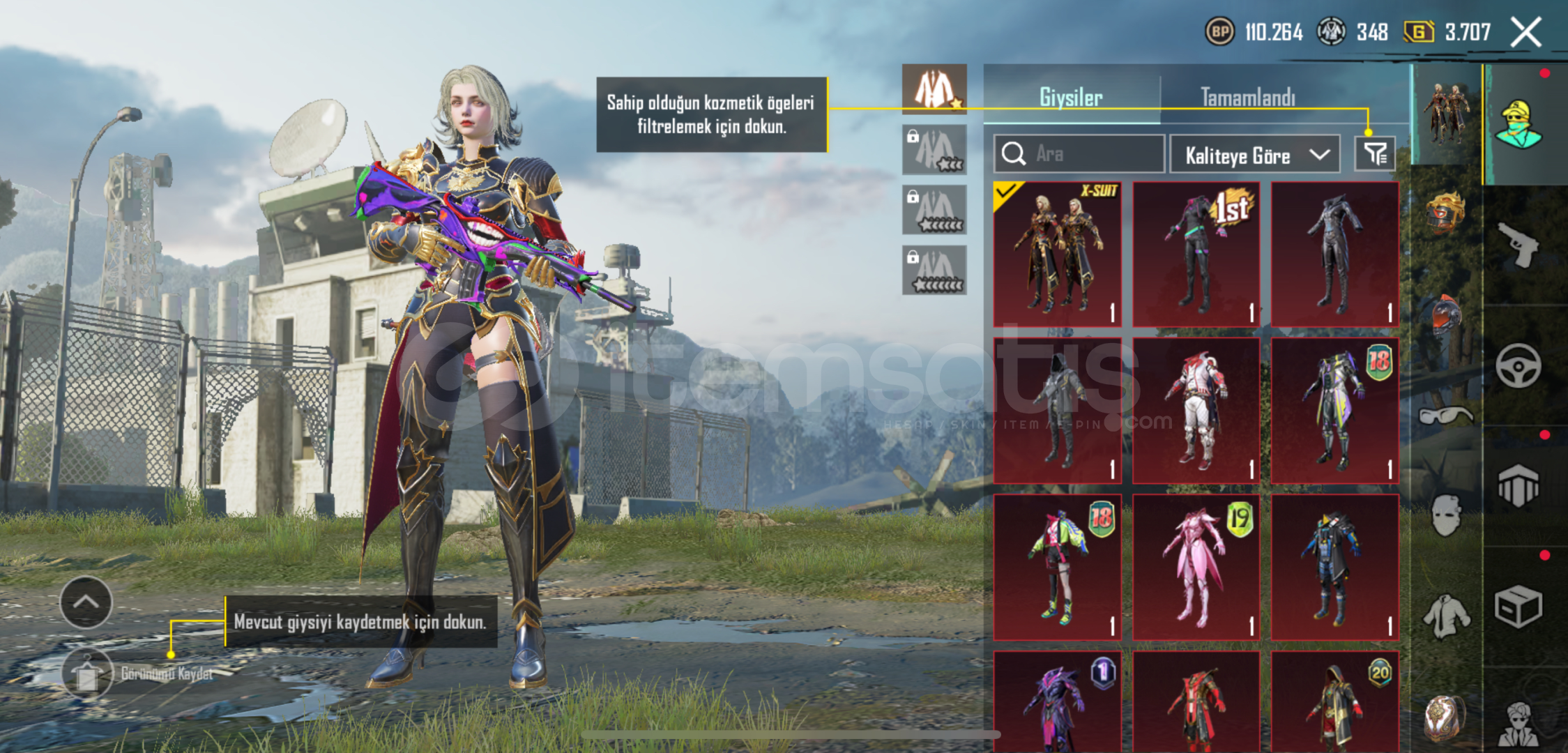The width and height of the screenshot is (1568, 753).
Task: Select the sunglasses category icon
Action: (1445, 416)
